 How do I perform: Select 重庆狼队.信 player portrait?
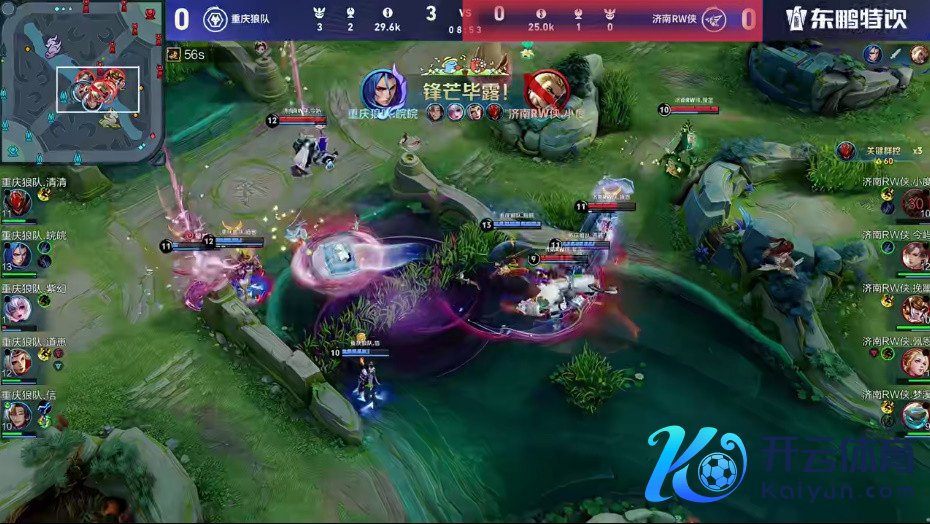tap(16, 415)
